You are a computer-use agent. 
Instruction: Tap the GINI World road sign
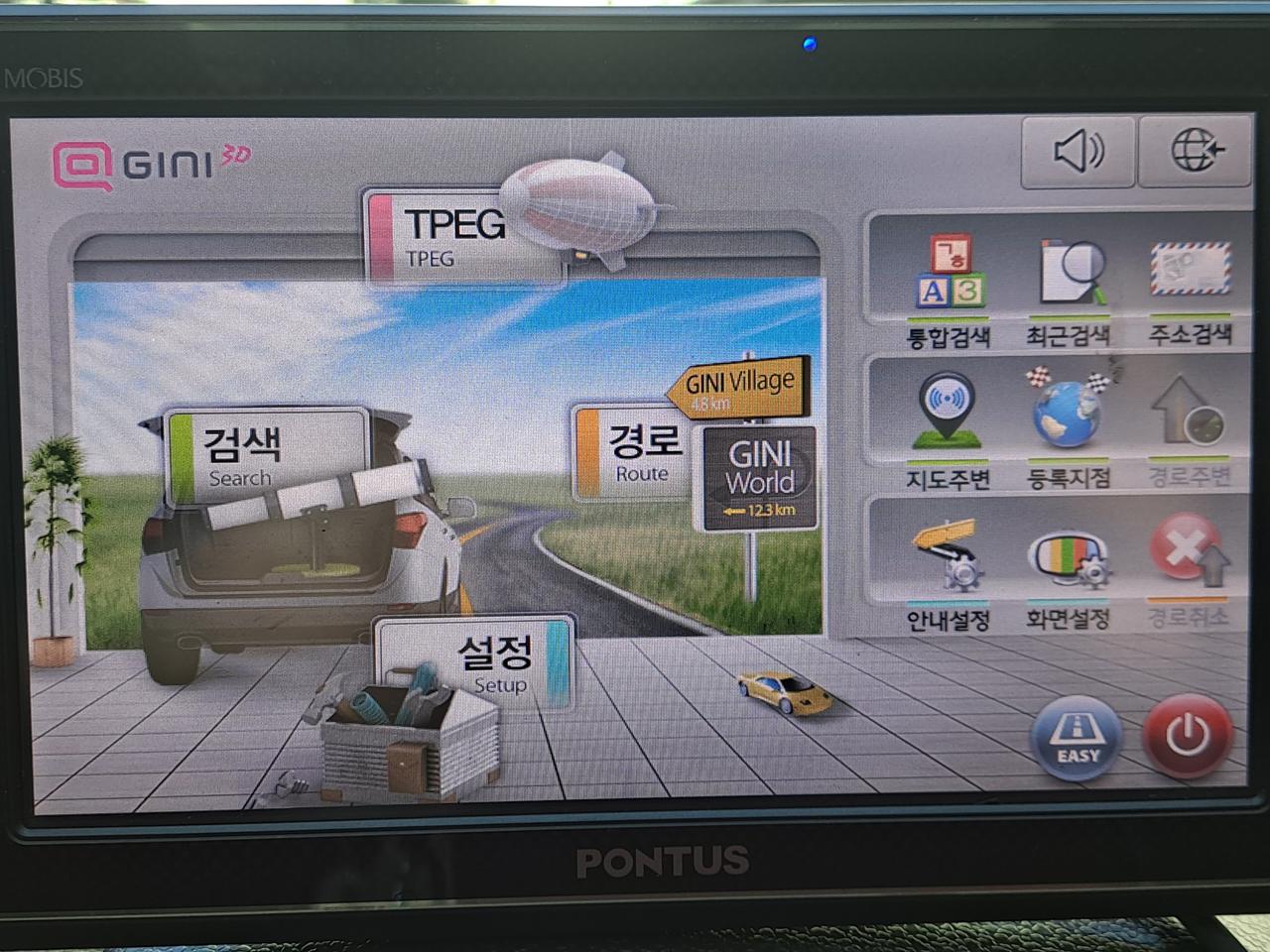(760, 476)
